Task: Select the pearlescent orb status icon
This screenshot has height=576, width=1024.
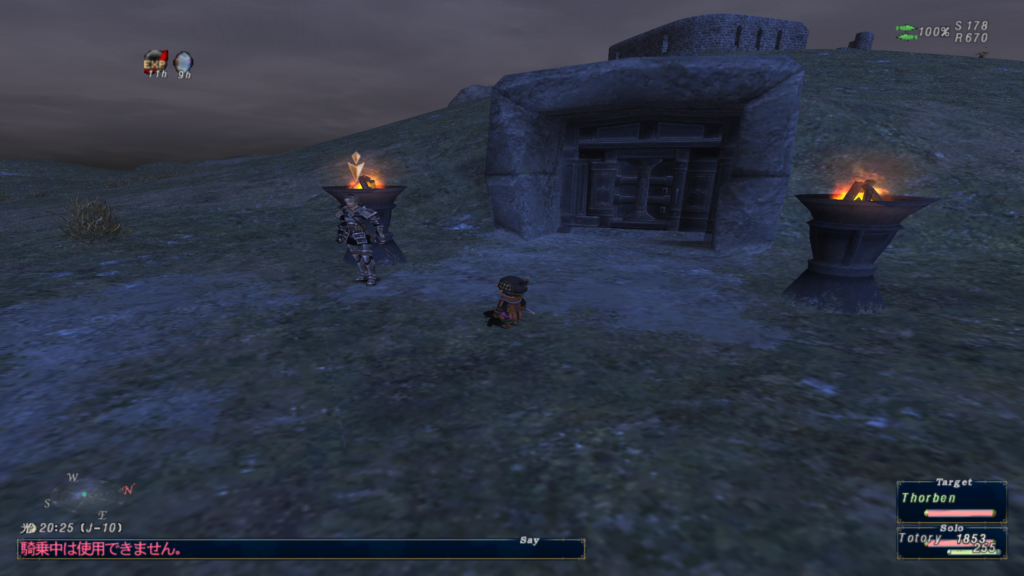Action: coord(183,62)
